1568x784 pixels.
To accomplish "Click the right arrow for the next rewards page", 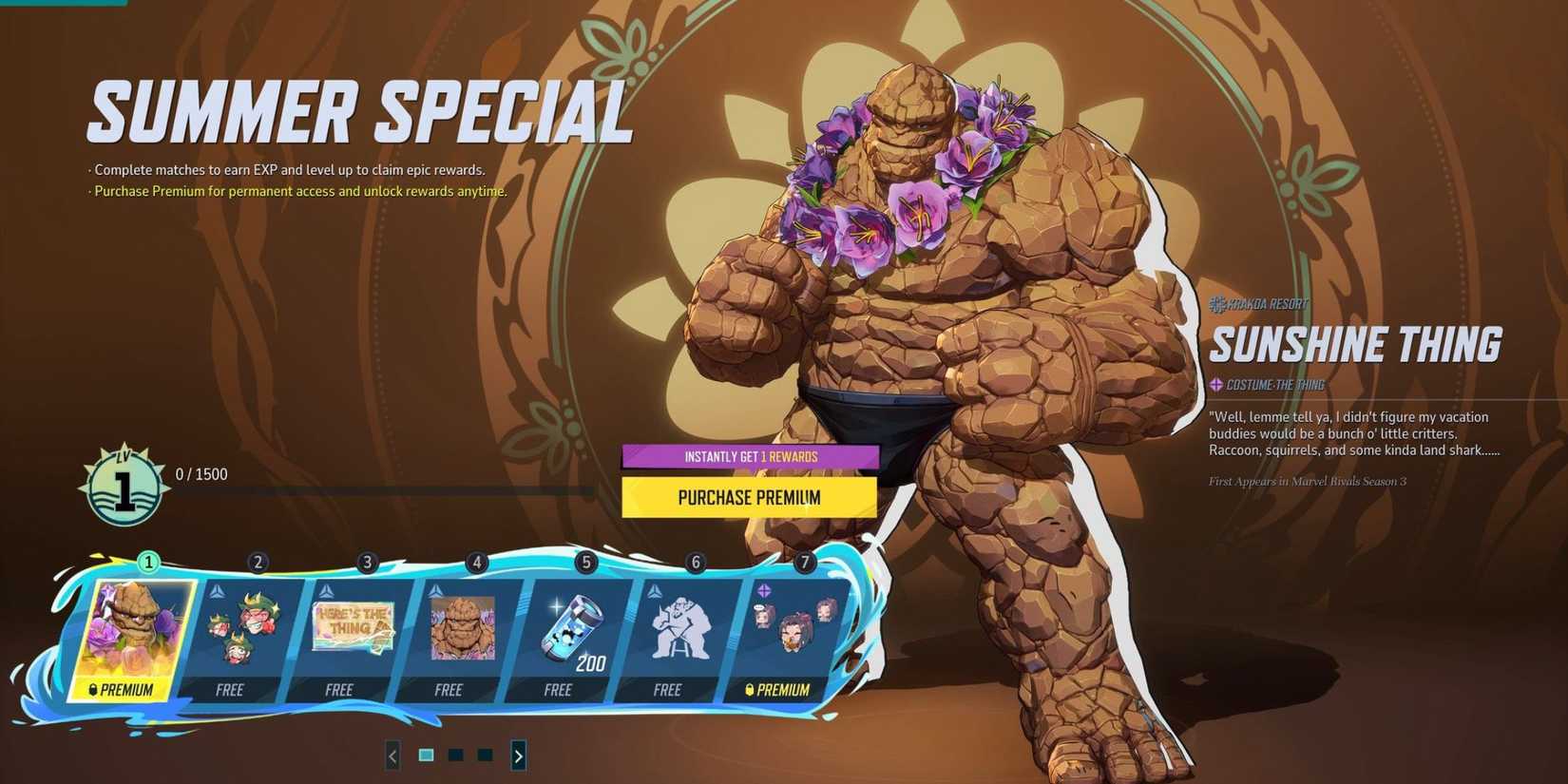I will (x=519, y=755).
